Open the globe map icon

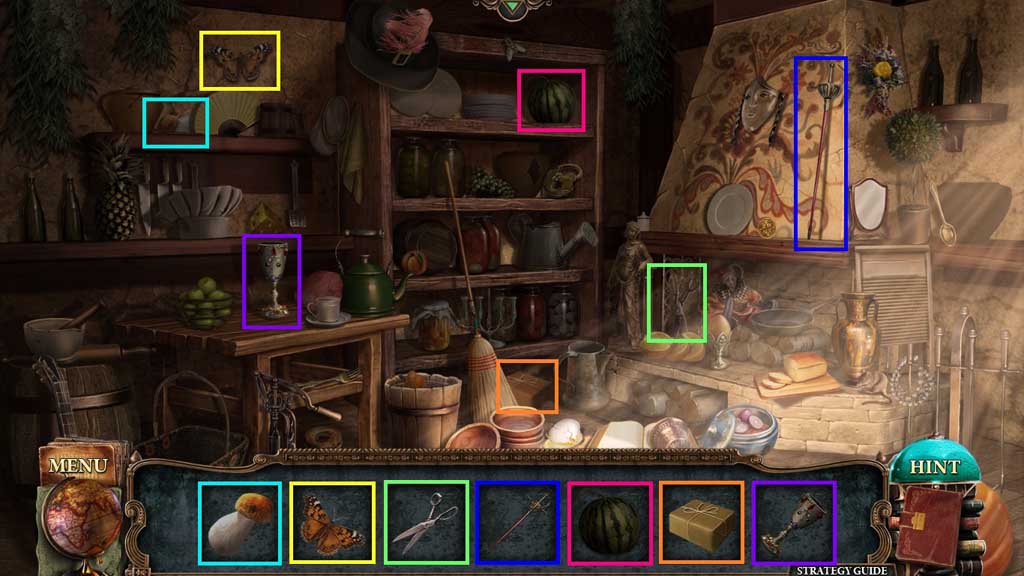[82, 516]
